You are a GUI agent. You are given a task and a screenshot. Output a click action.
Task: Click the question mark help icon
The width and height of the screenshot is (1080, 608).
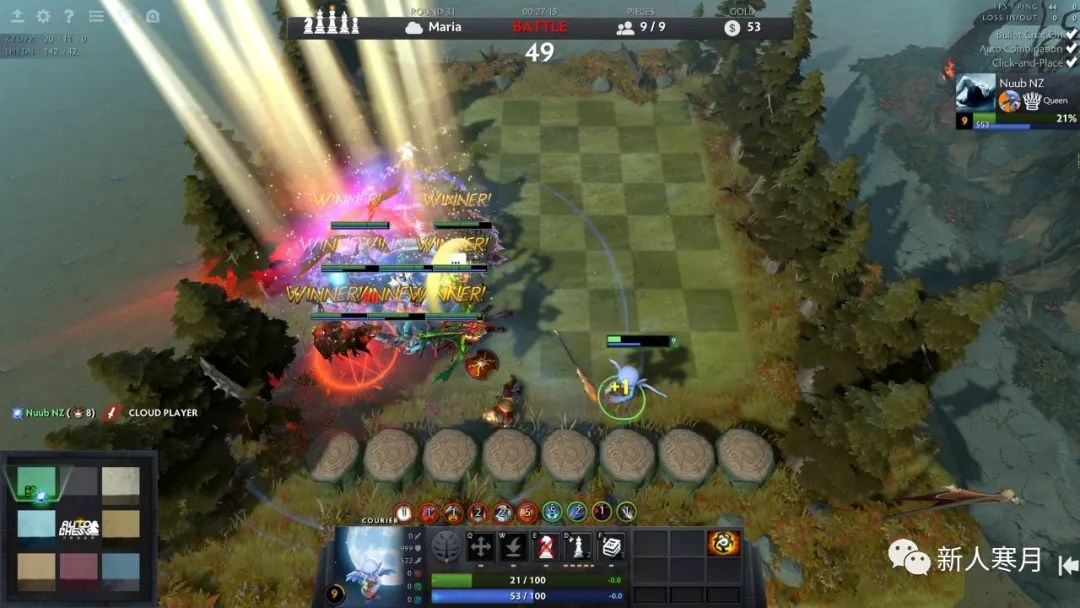click(x=69, y=16)
